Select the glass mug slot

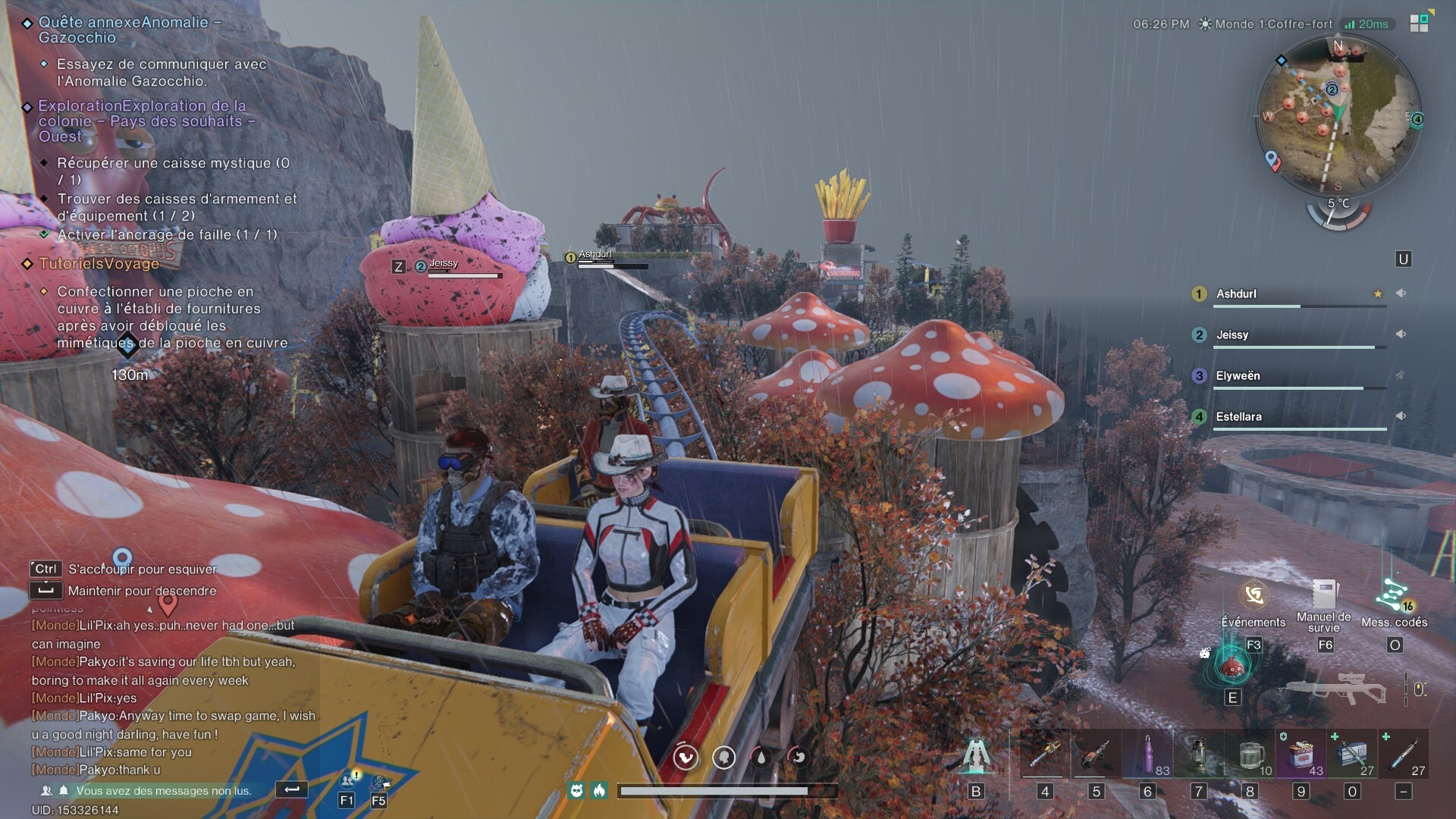coord(1250,754)
